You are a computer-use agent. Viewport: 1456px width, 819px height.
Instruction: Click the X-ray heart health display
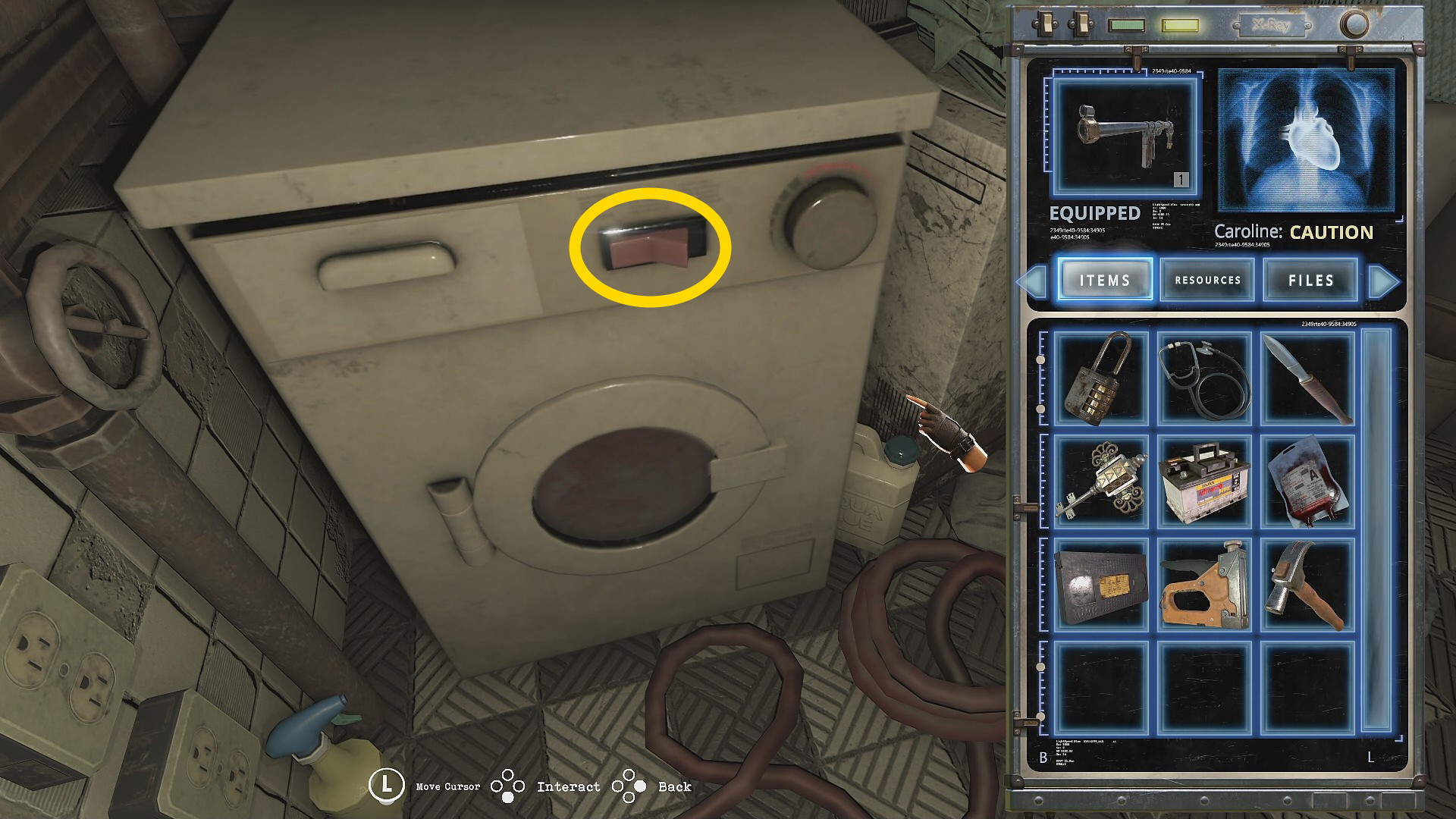(1306, 140)
